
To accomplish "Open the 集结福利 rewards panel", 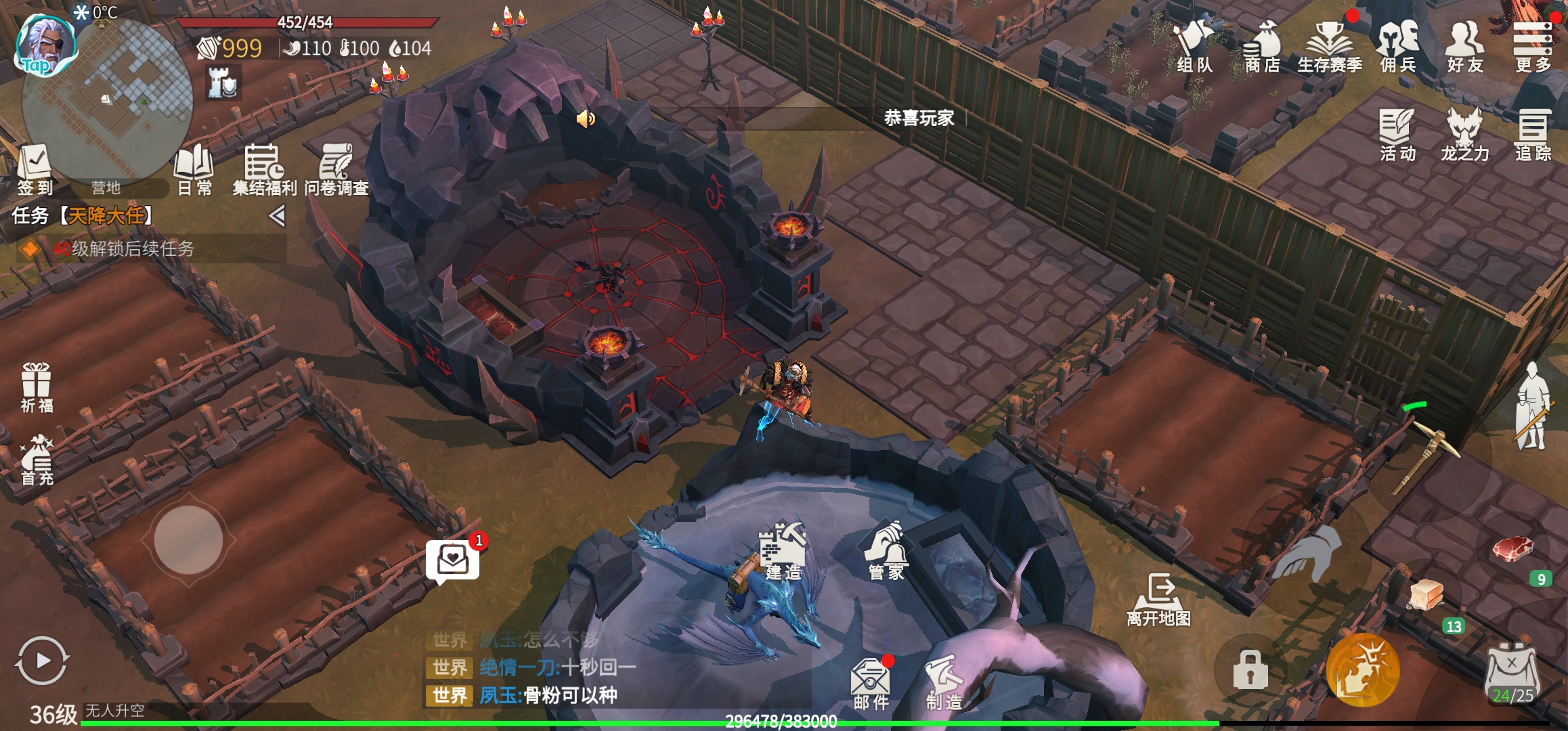I will [264, 169].
